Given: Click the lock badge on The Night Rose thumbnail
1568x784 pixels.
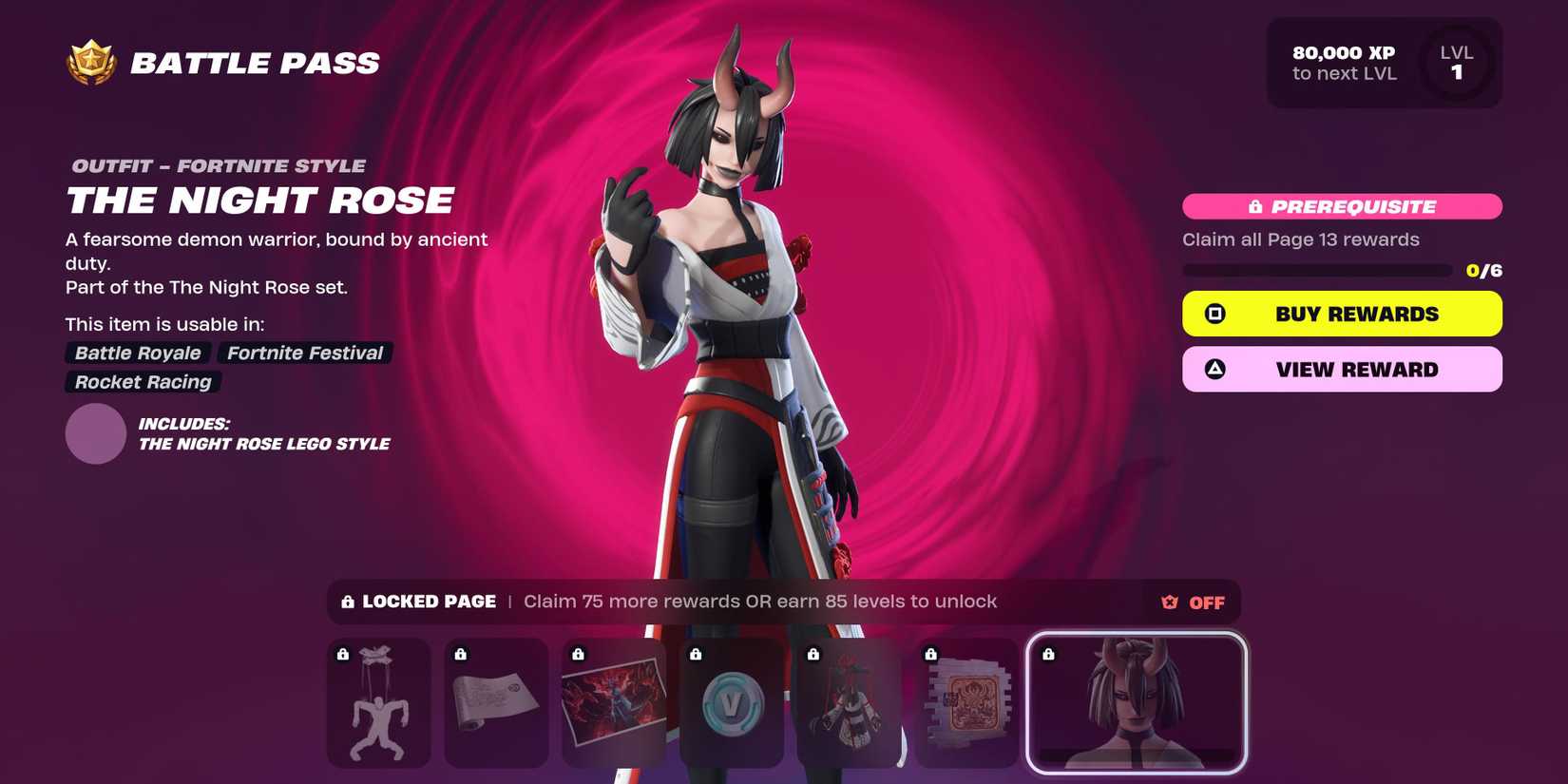Looking at the screenshot, I should coord(1049,653).
